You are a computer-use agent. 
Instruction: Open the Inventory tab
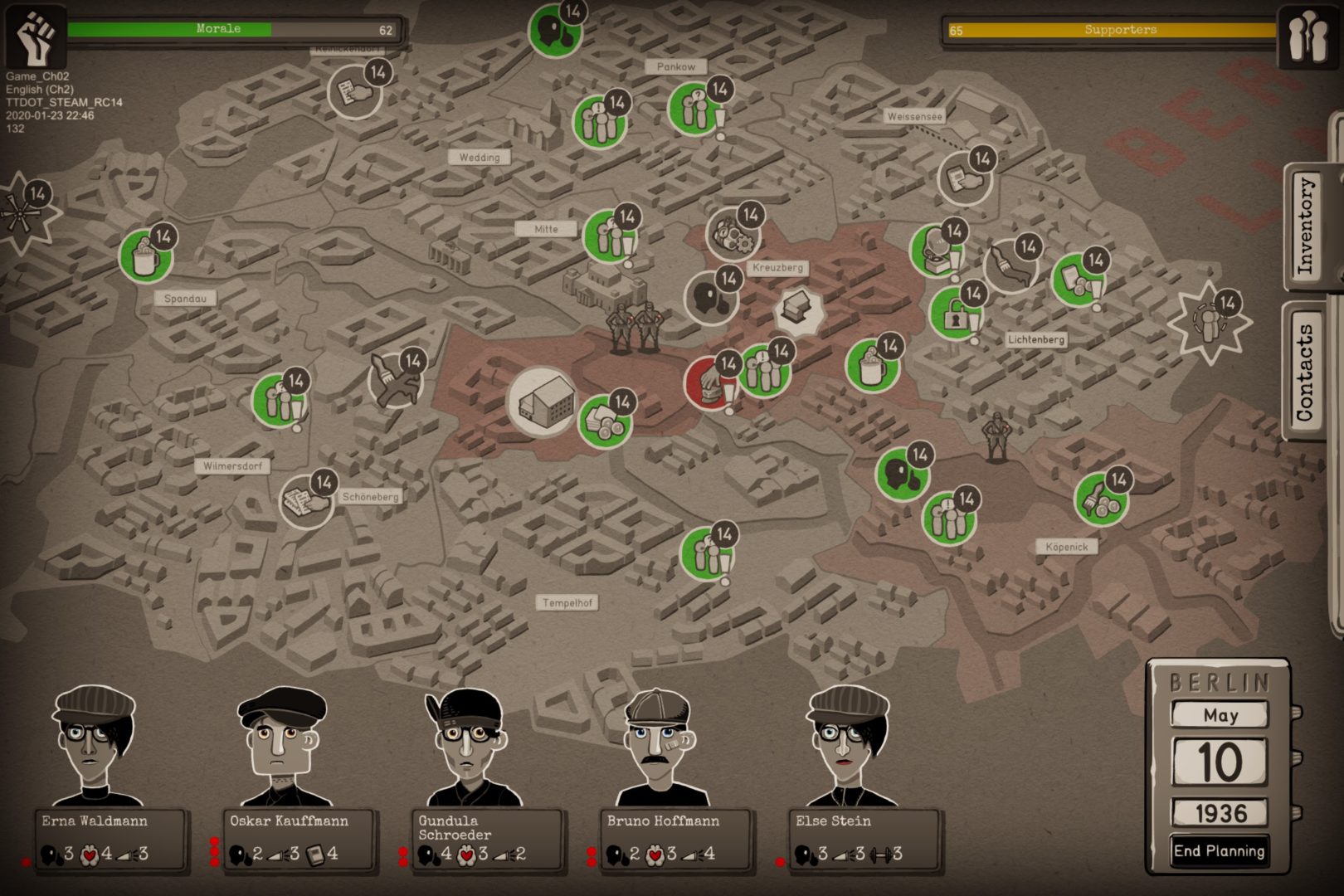click(x=1307, y=226)
